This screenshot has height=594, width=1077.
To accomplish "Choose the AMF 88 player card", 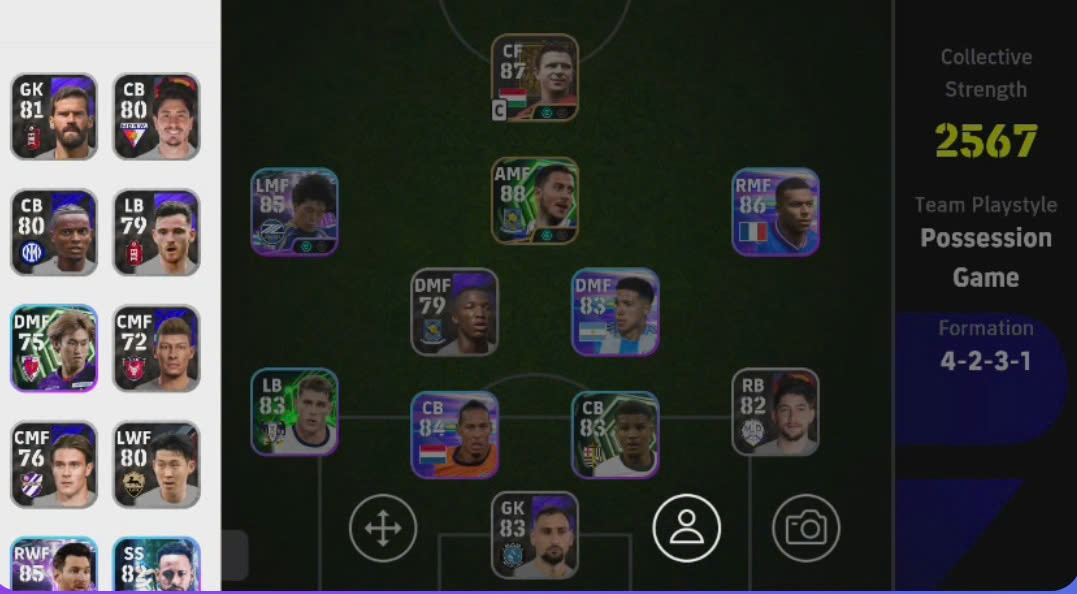I will (534, 201).
